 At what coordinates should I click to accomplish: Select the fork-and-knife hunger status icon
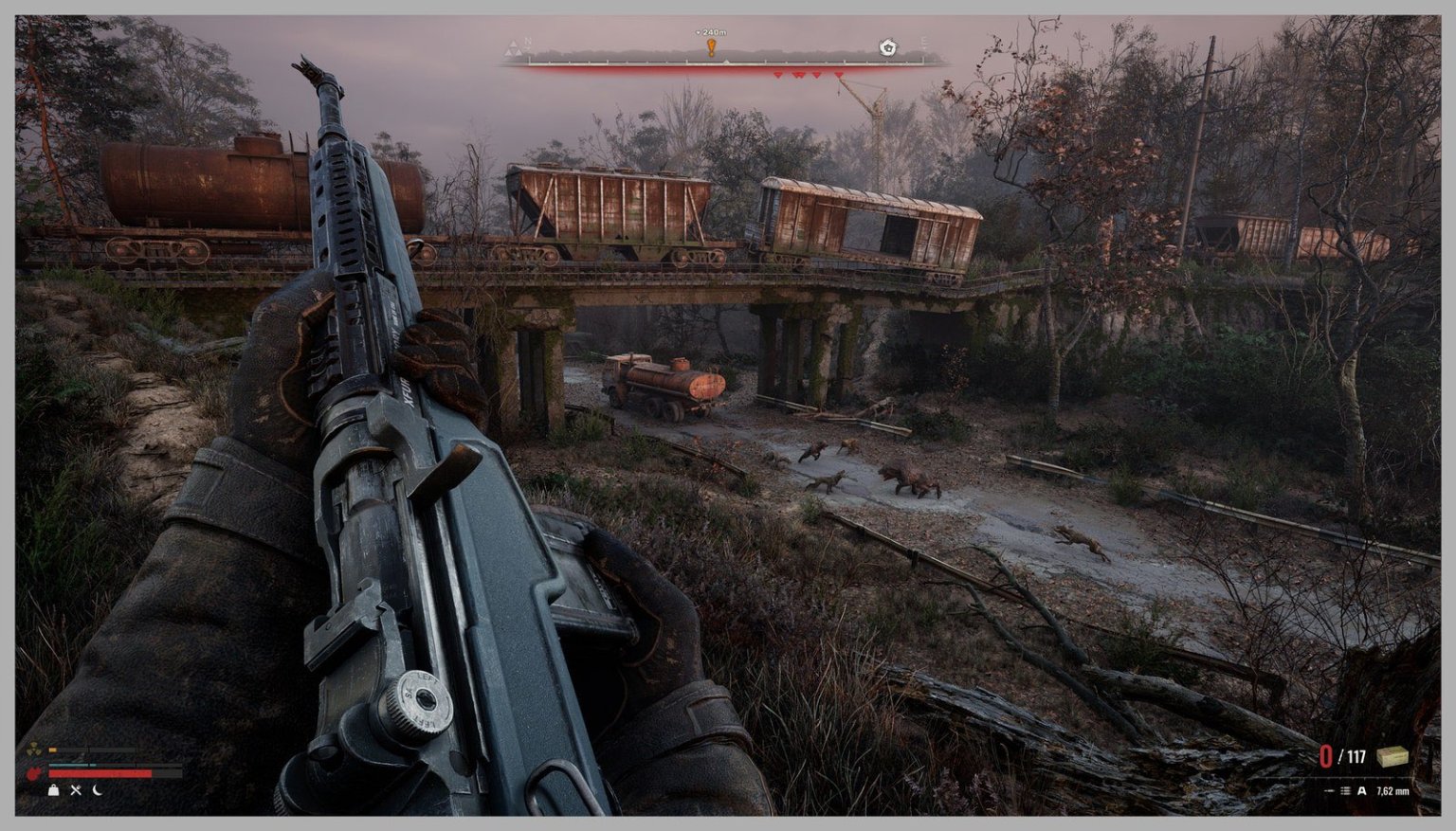coord(76,790)
